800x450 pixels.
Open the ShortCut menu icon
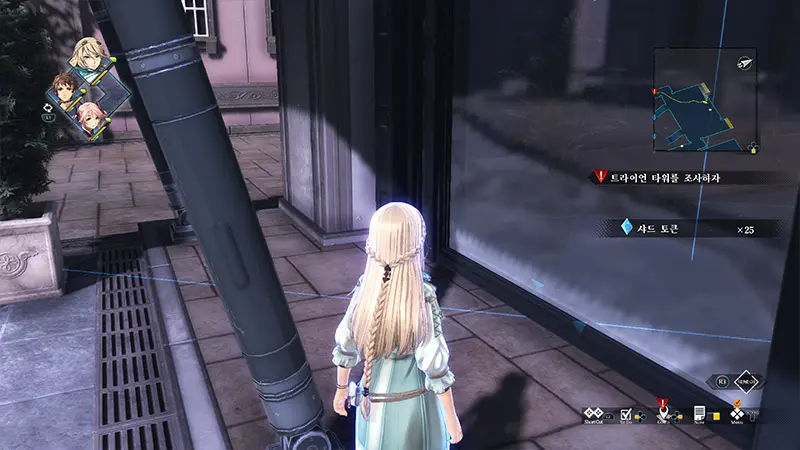(593, 412)
